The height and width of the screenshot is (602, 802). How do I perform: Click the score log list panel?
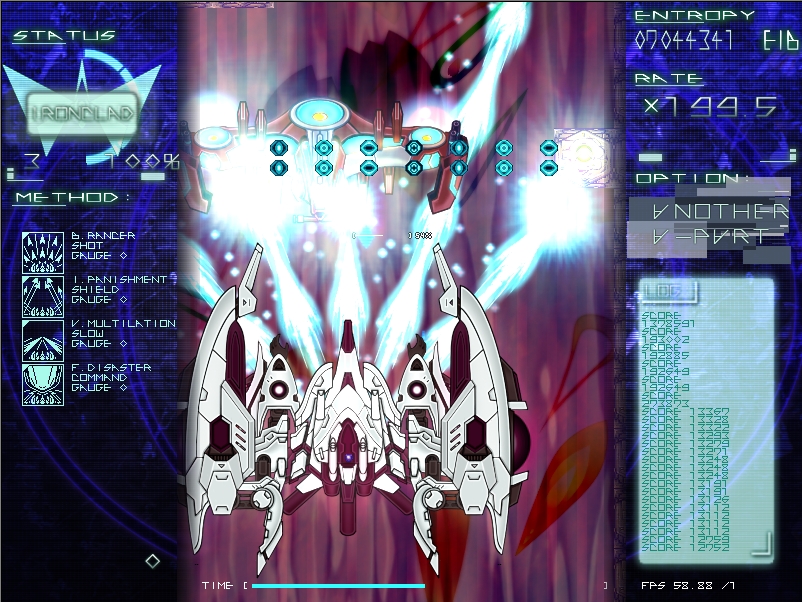tap(706, 430)
